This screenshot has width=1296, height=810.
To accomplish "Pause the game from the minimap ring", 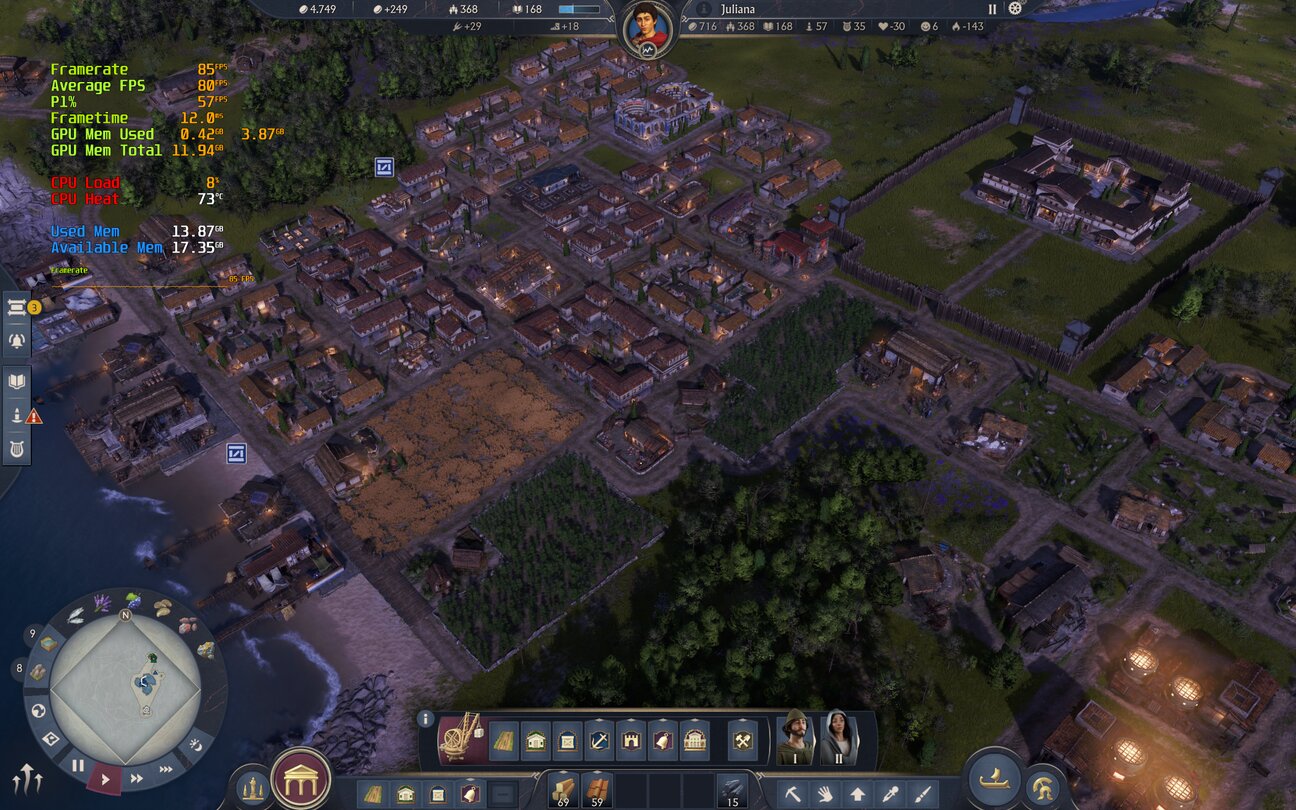I will tap(77, 766).
